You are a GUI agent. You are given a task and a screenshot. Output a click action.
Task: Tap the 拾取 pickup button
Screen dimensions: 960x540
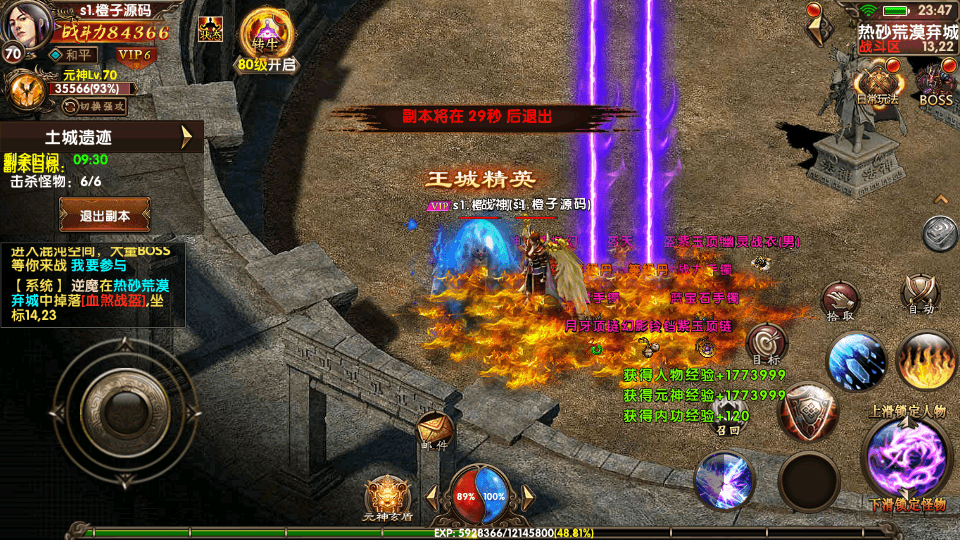tap(840, 301)
